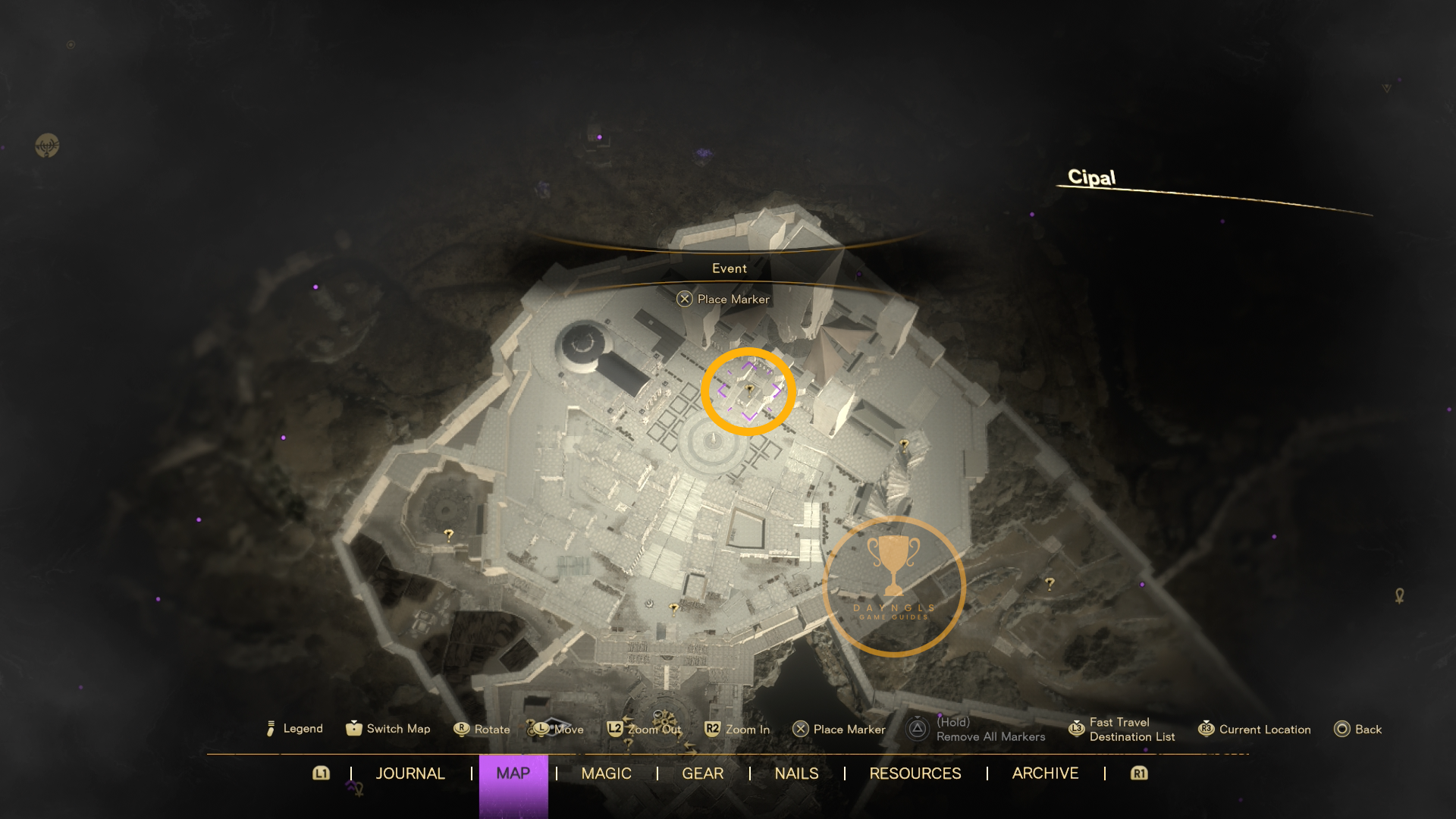
Task: Open the map Legend
Action: tap(296, 729)
